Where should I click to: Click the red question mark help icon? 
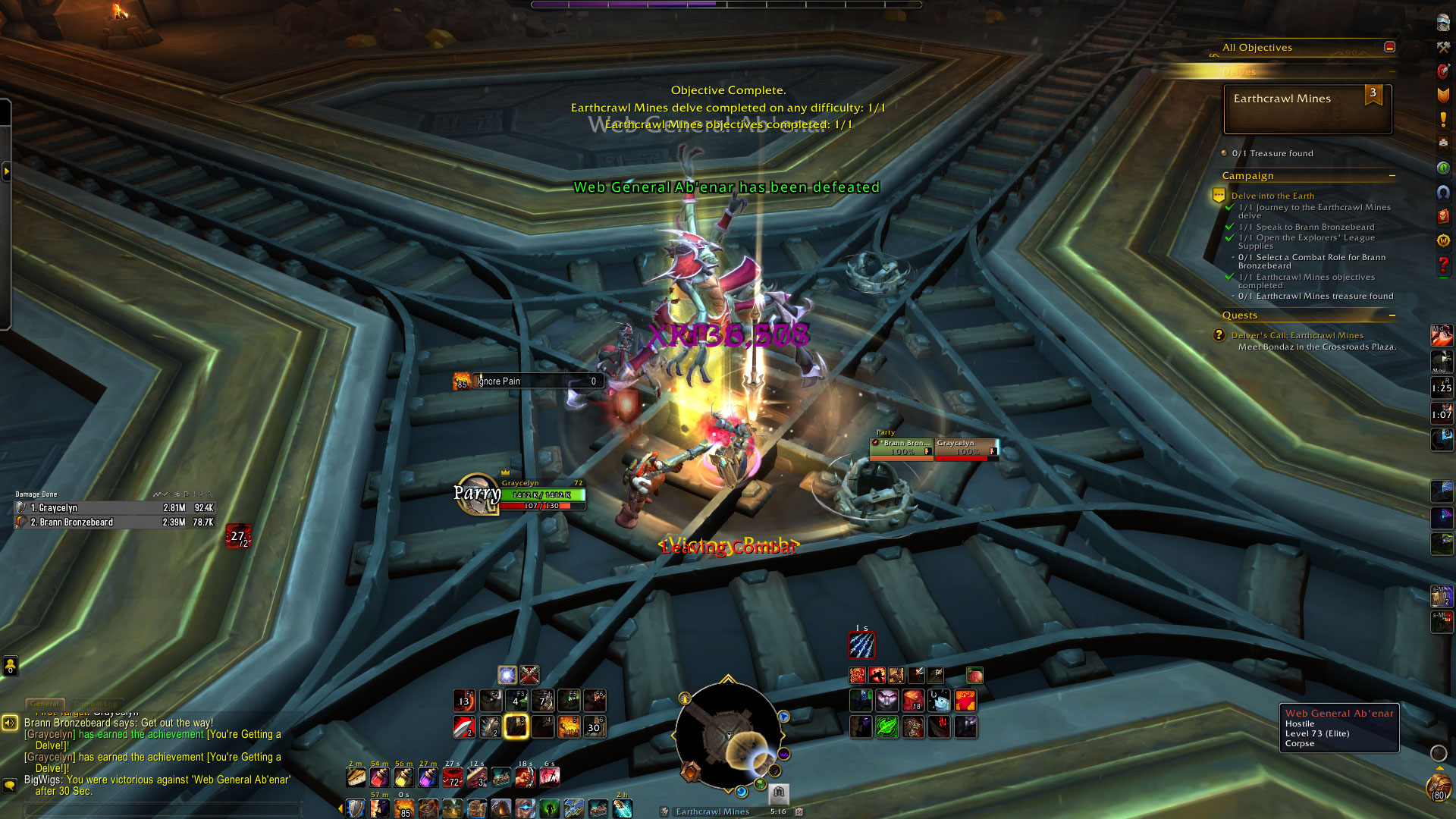coord(1443,265)
